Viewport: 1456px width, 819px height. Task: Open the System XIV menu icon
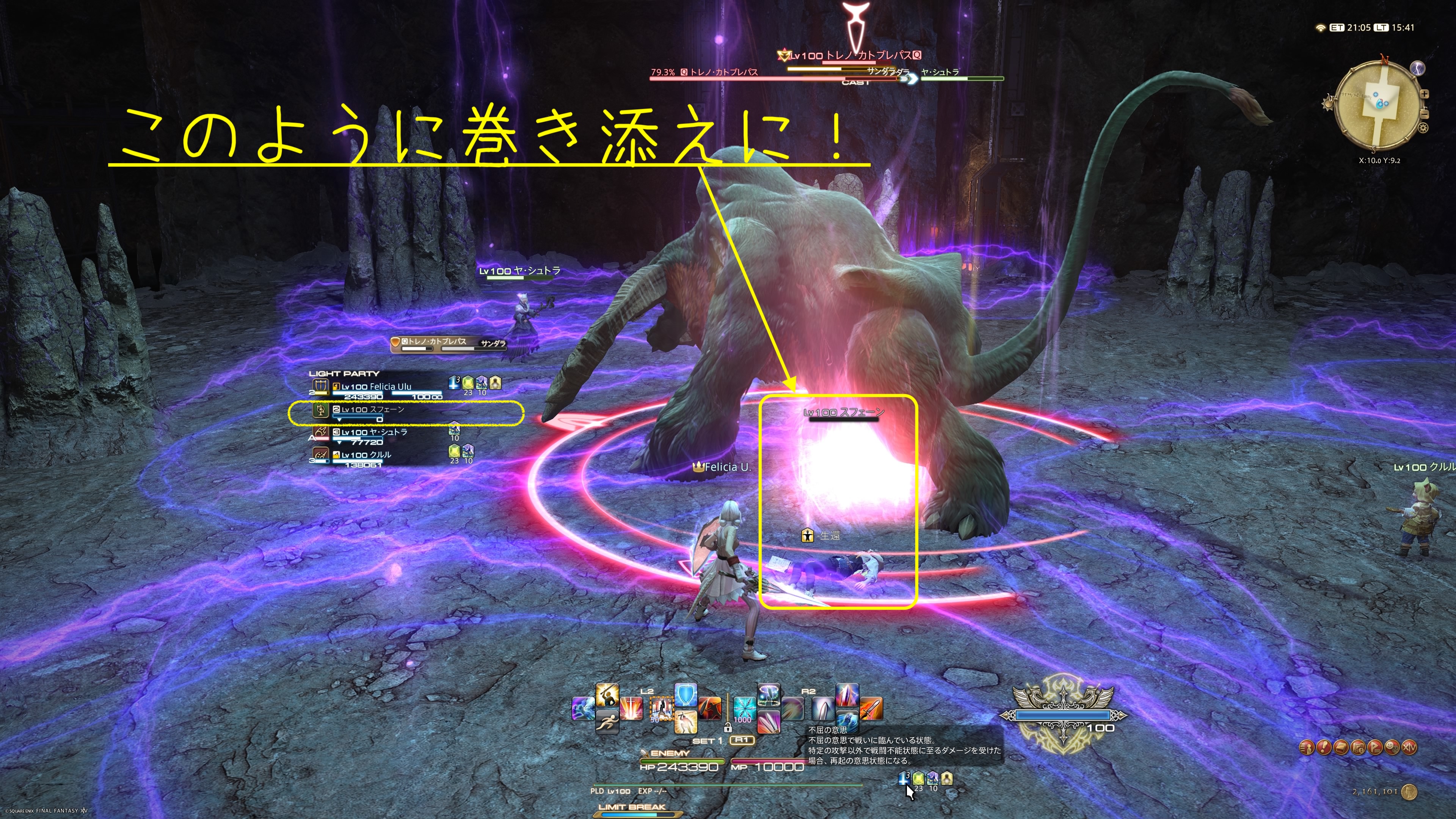(1410, 748)
